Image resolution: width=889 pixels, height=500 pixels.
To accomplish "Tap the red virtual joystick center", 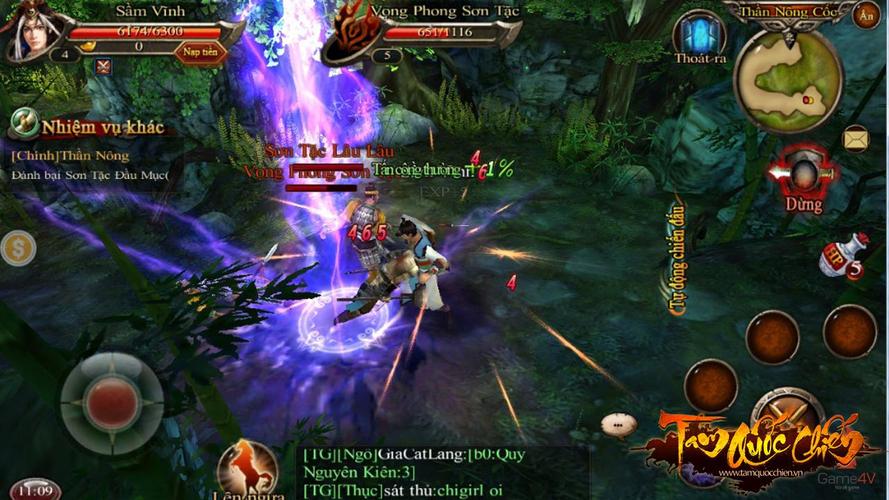I will 111,403.
